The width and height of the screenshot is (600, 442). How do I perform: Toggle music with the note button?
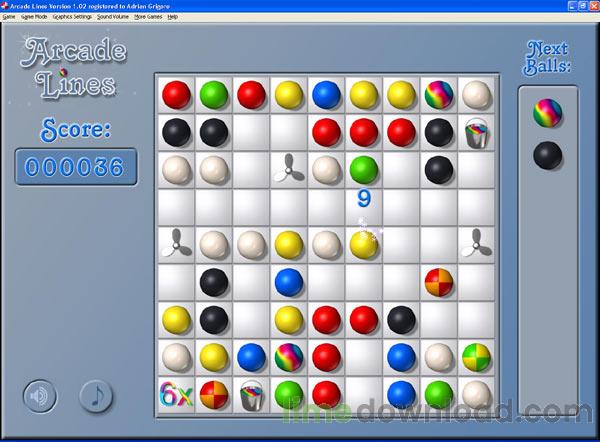coord(96,396)
